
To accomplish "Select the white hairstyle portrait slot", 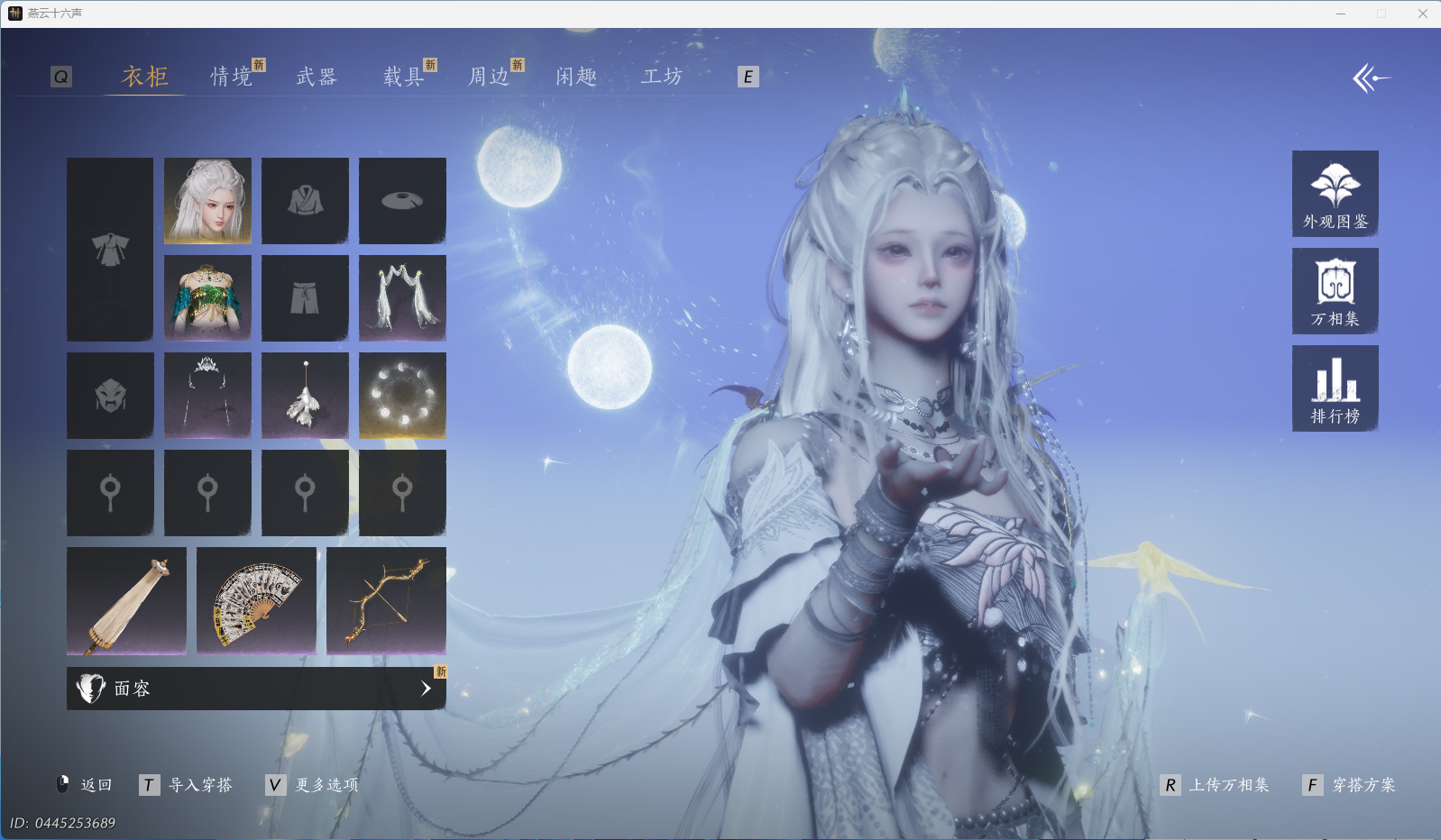I will 207,201.
